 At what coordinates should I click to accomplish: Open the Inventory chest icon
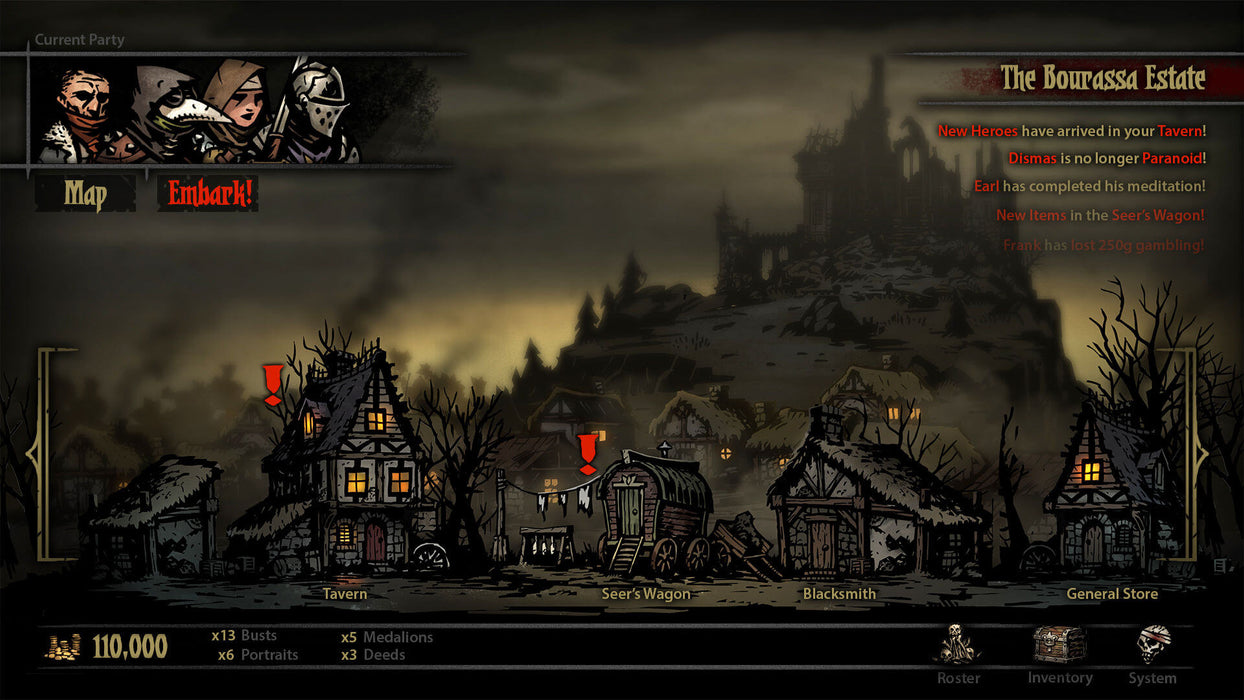click(1059, 648)
